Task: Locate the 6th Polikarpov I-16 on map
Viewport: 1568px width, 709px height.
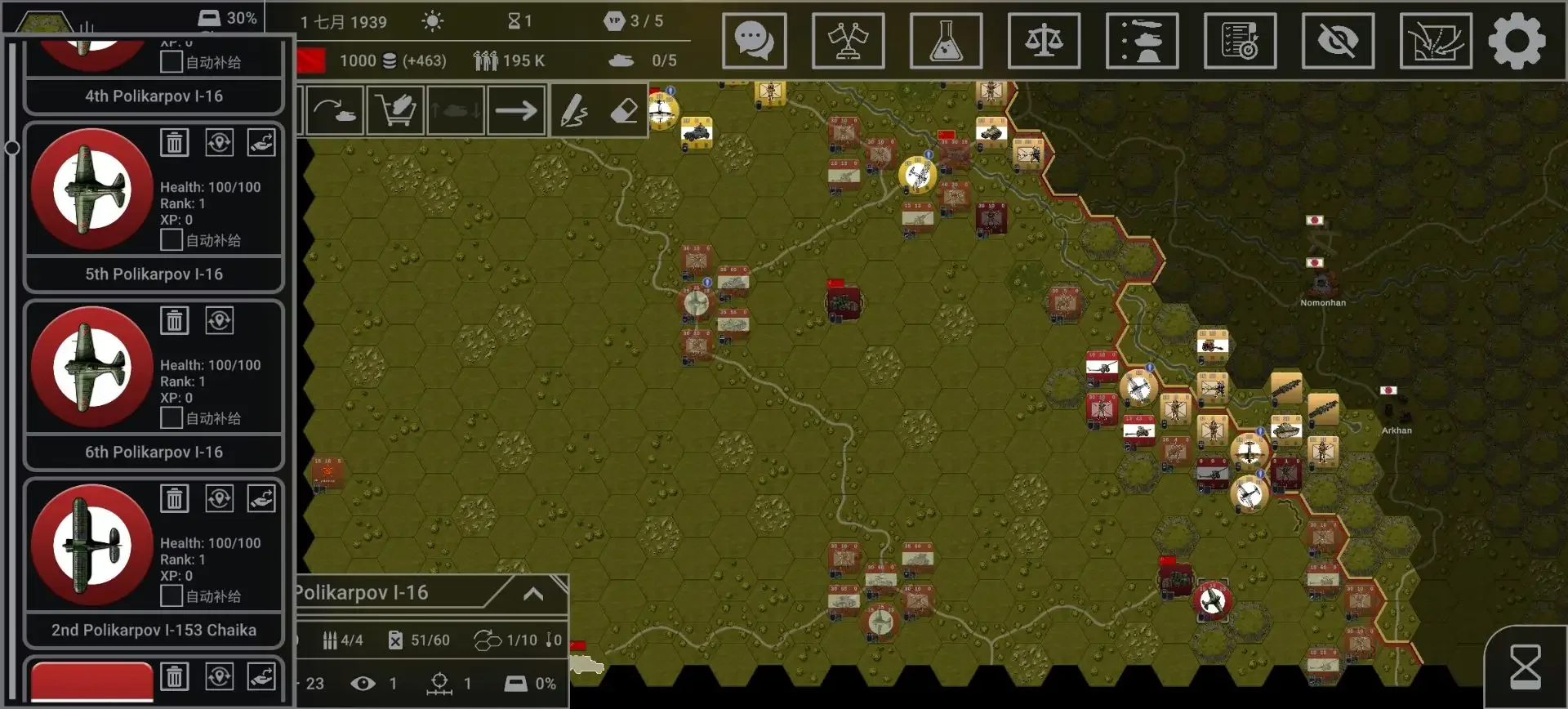Action: pyautogui.click(x=219, y=321)
